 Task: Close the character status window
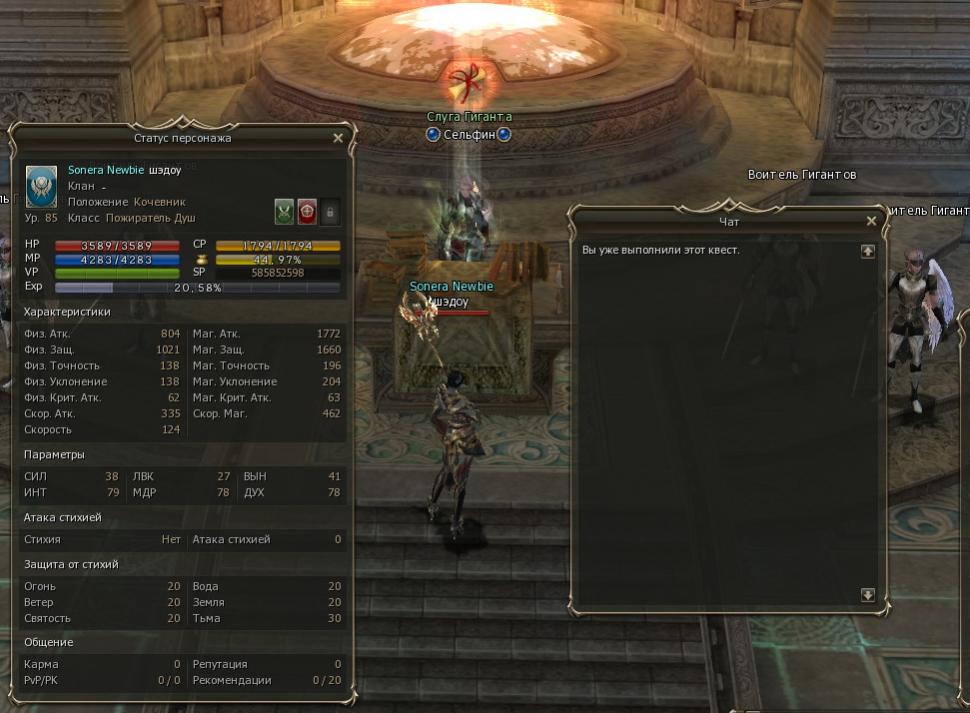pyautogui.click(x=338, y=138)
